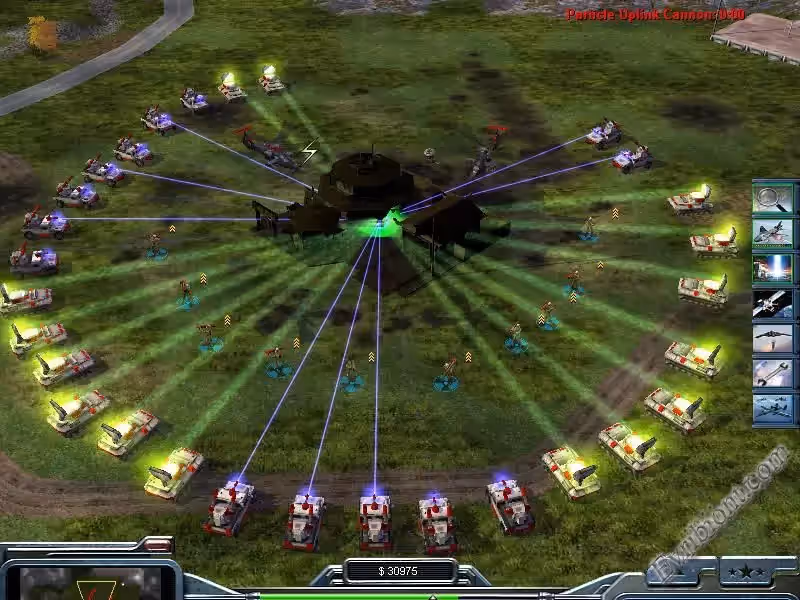Viewport: 800px width, 600px height.
Task: Select the cargo planes power icon
Action: tap(773, 408)
